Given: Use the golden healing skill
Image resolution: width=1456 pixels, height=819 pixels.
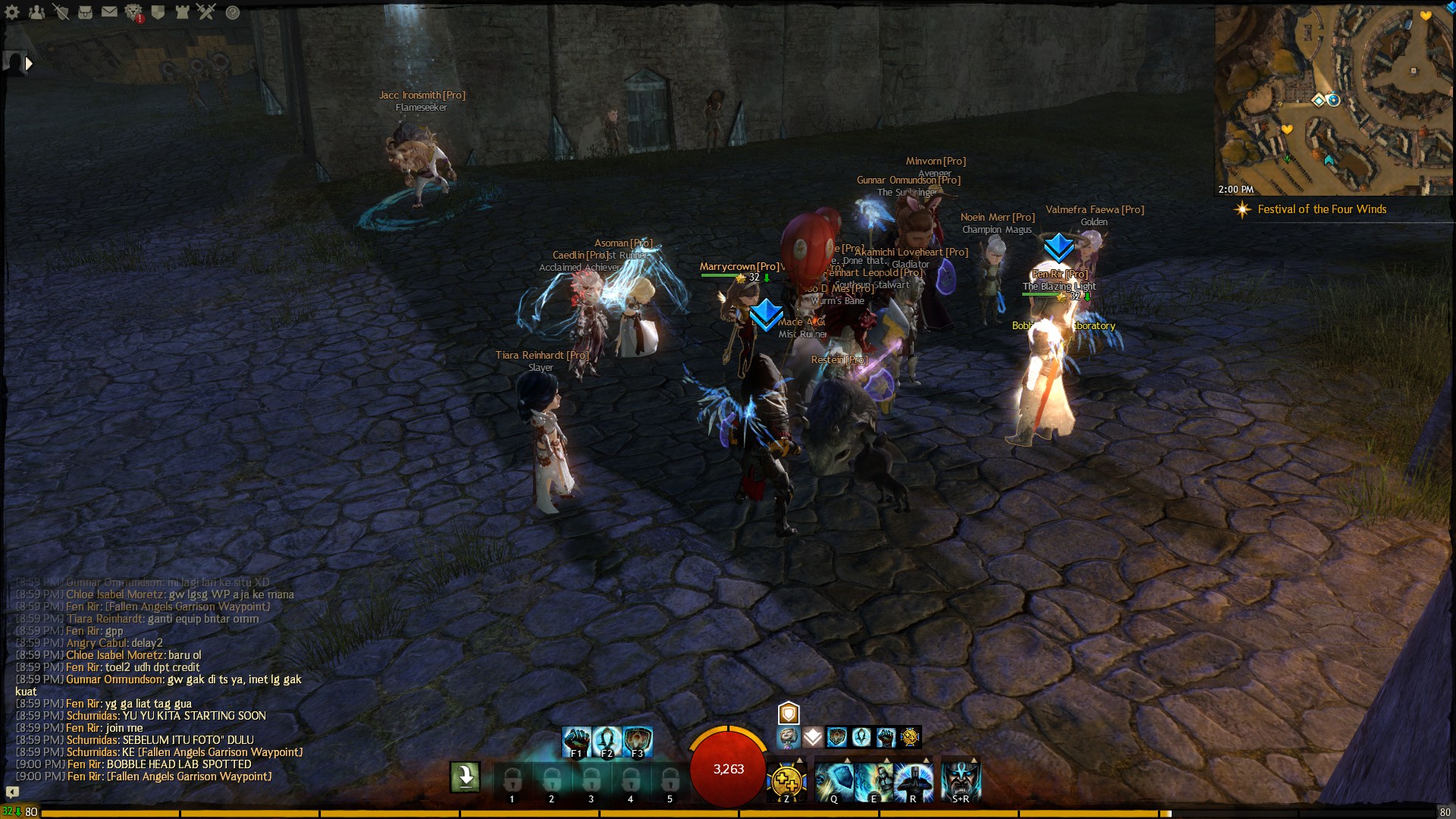Looking at the screenshot, I should pyautogui.click(x=786, y=780).
